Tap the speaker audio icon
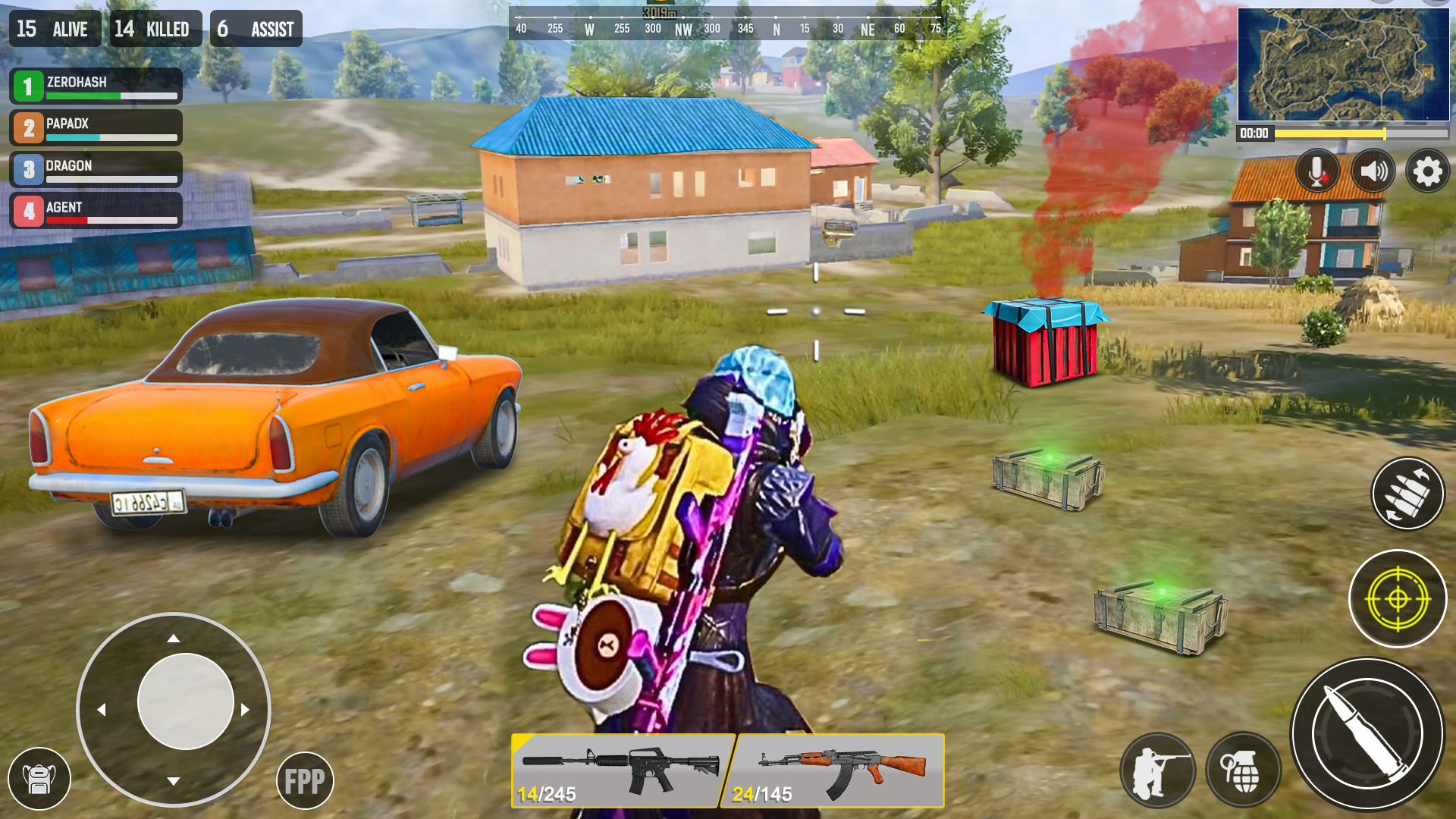The width and height of the screenshot is (1456, 819). (x=1373, y=171)
